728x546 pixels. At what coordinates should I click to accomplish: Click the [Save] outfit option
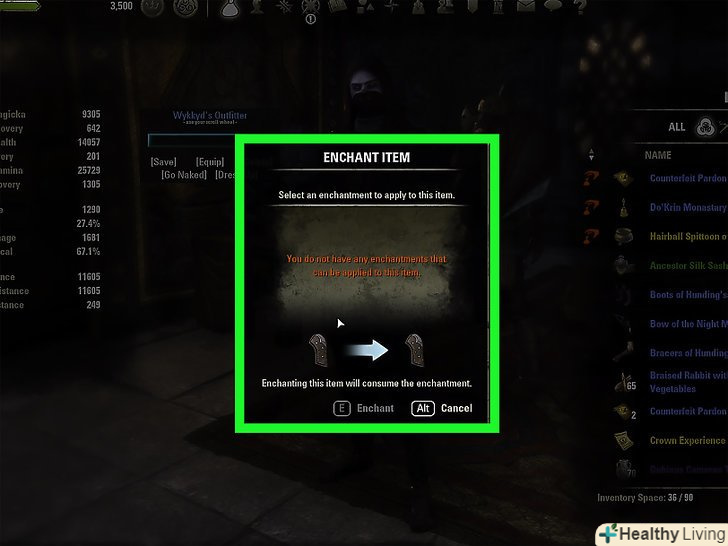[x=164, y=161]
